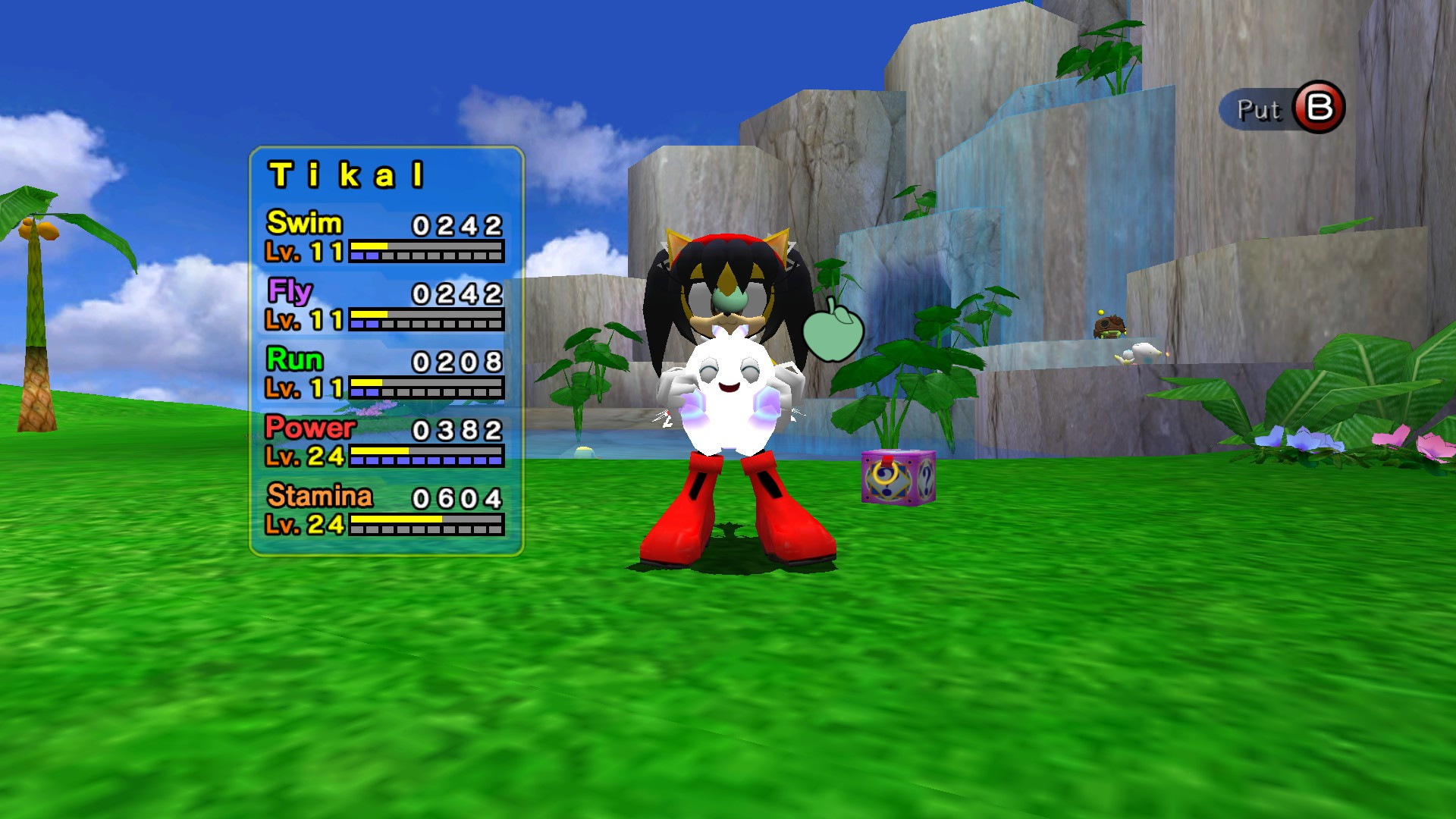Viewport: 1456px width, 819px height.
Task: Click the Lv. 11 text beside Run
Action: click(303, 387)
